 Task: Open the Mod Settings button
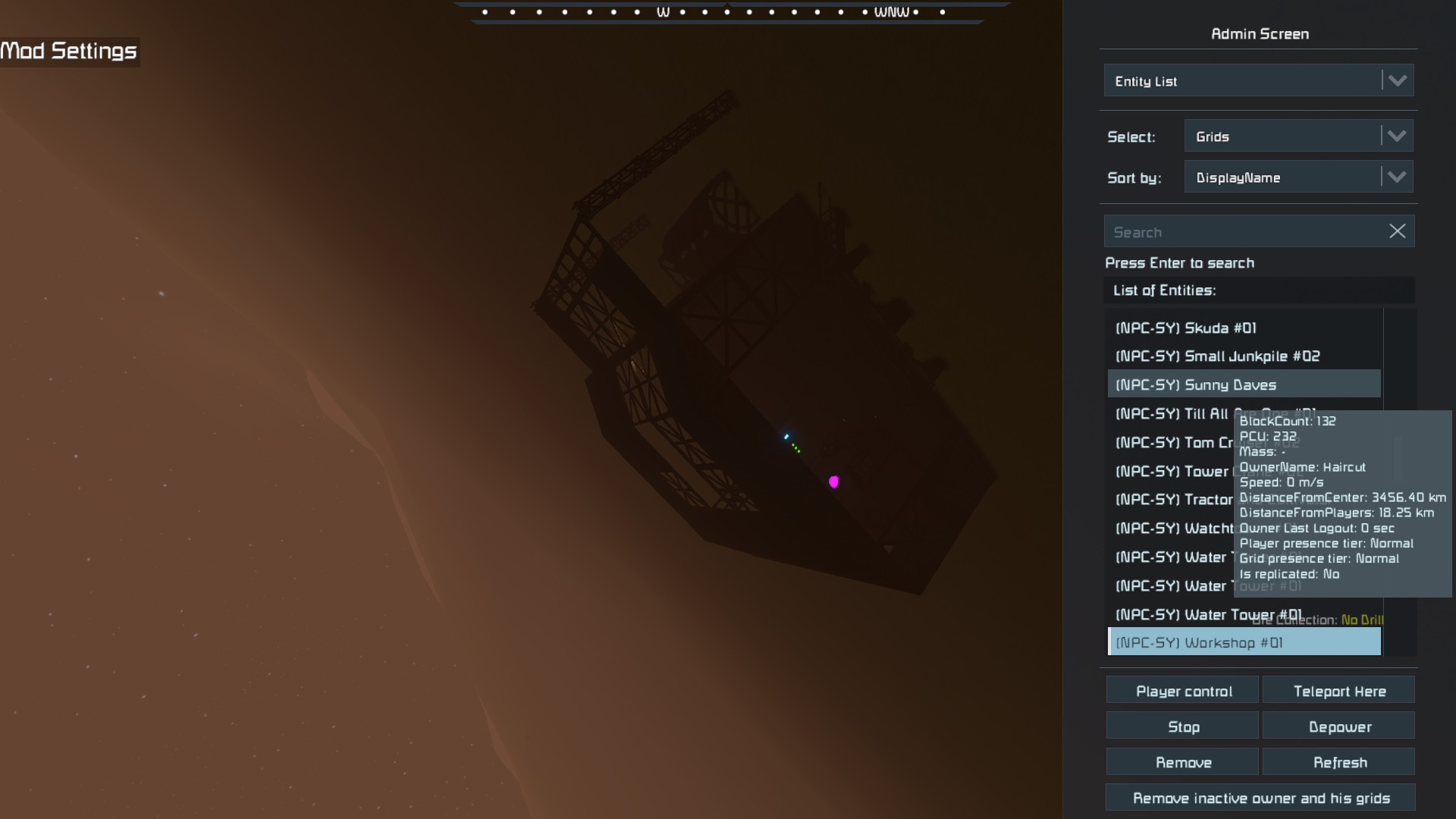69,52
